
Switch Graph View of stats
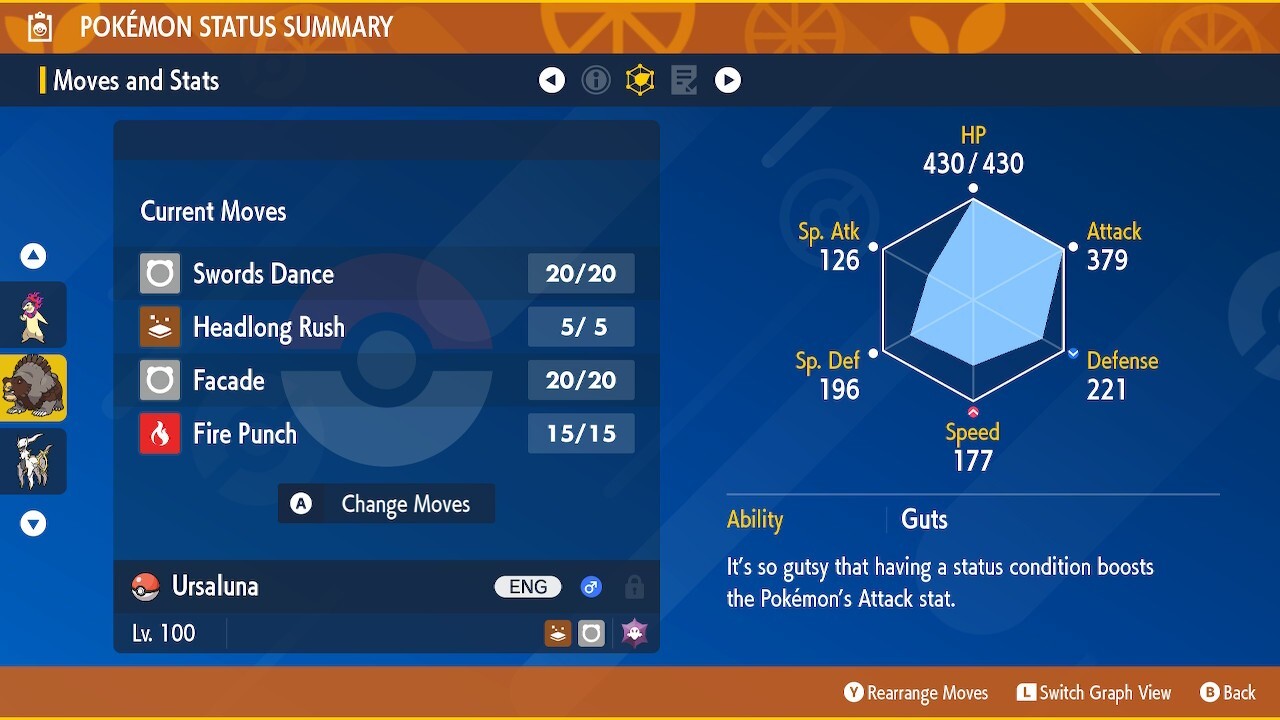pyautogui.click(x=1094, y=693)
